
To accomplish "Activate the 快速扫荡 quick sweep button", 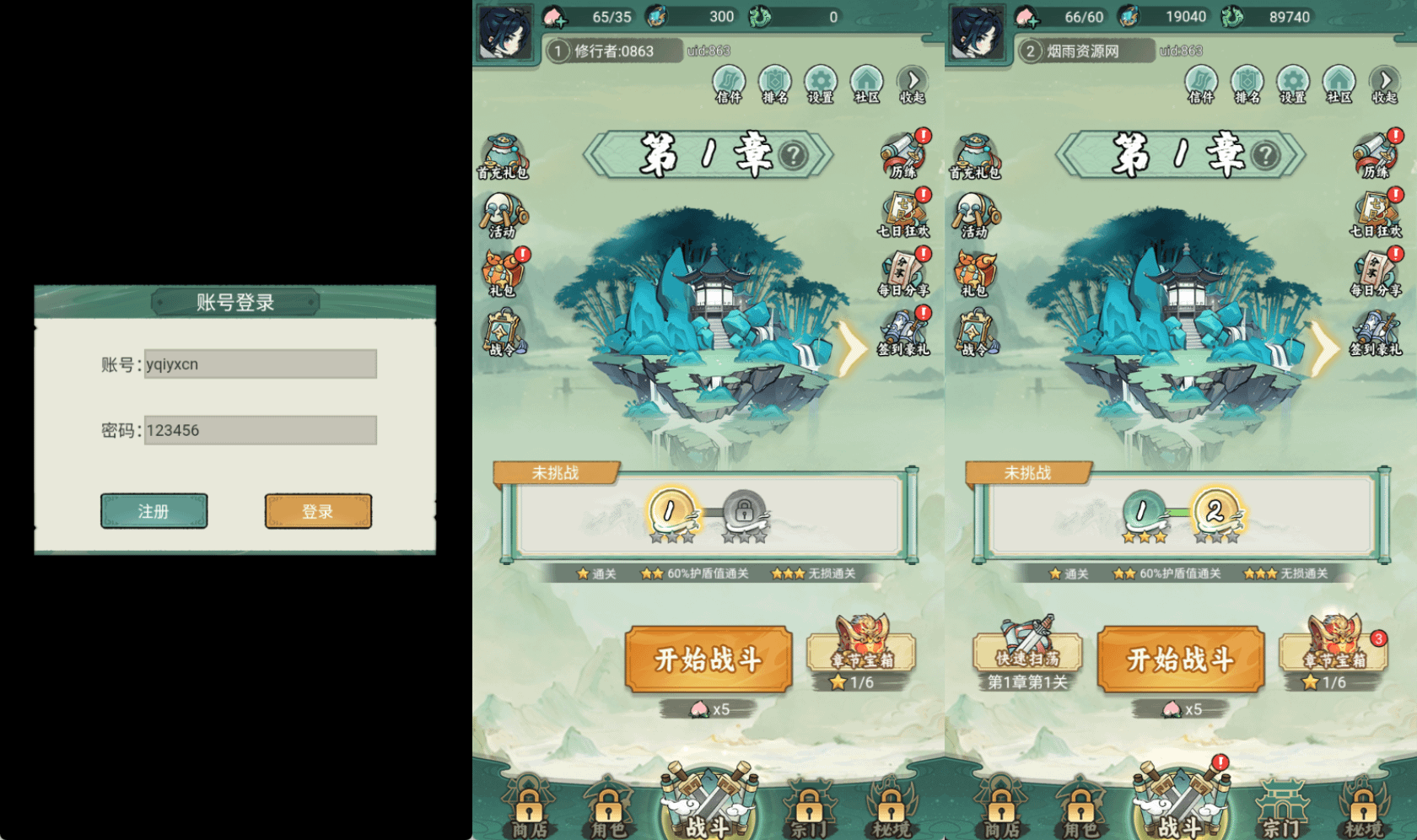I will pyautogui.click(x=1027, y=651).
